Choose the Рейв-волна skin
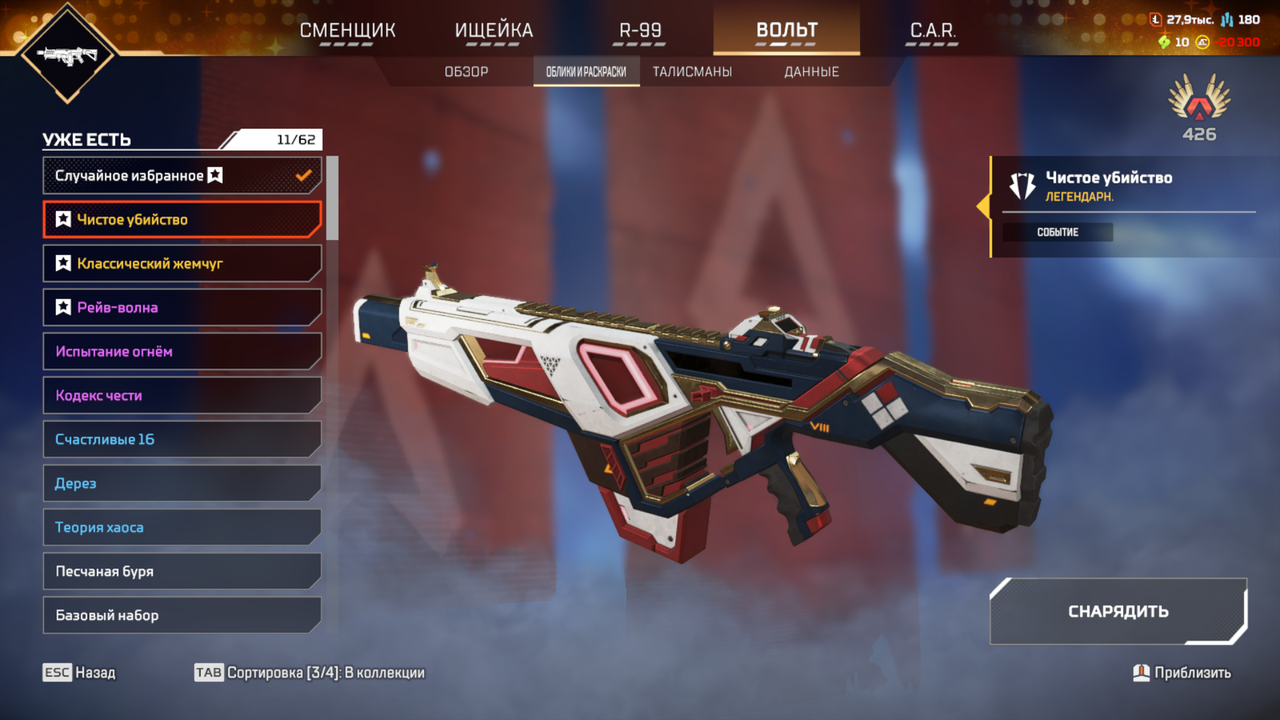 click(182, 308)
